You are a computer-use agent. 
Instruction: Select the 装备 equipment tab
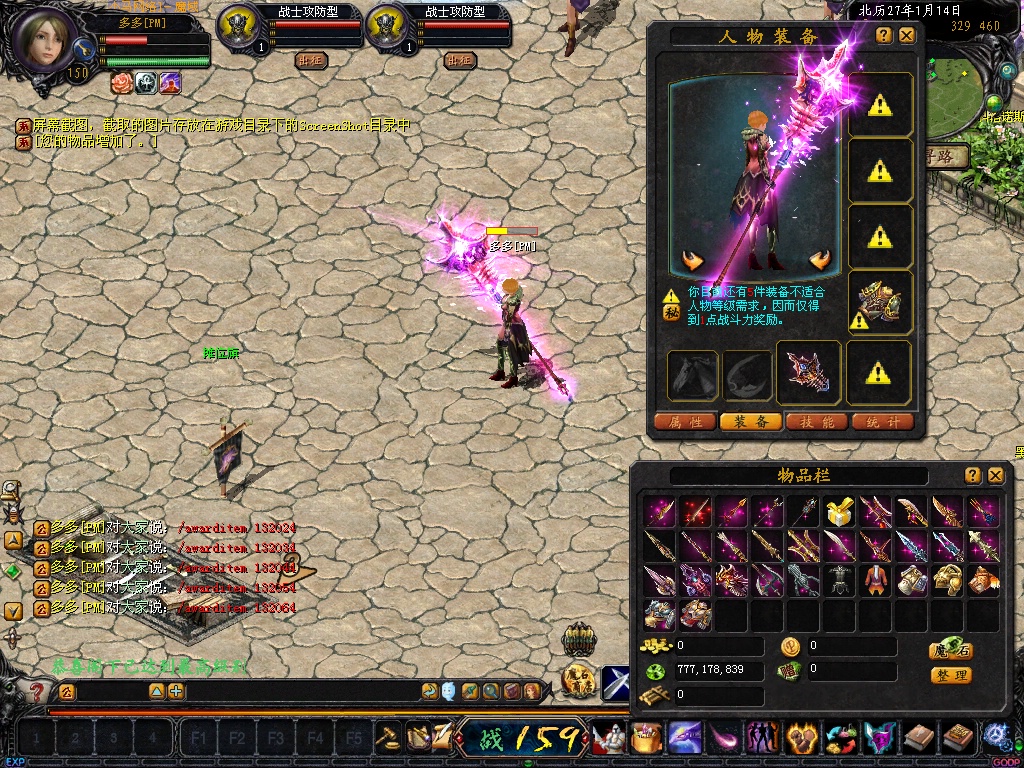(x=751, y=422)
